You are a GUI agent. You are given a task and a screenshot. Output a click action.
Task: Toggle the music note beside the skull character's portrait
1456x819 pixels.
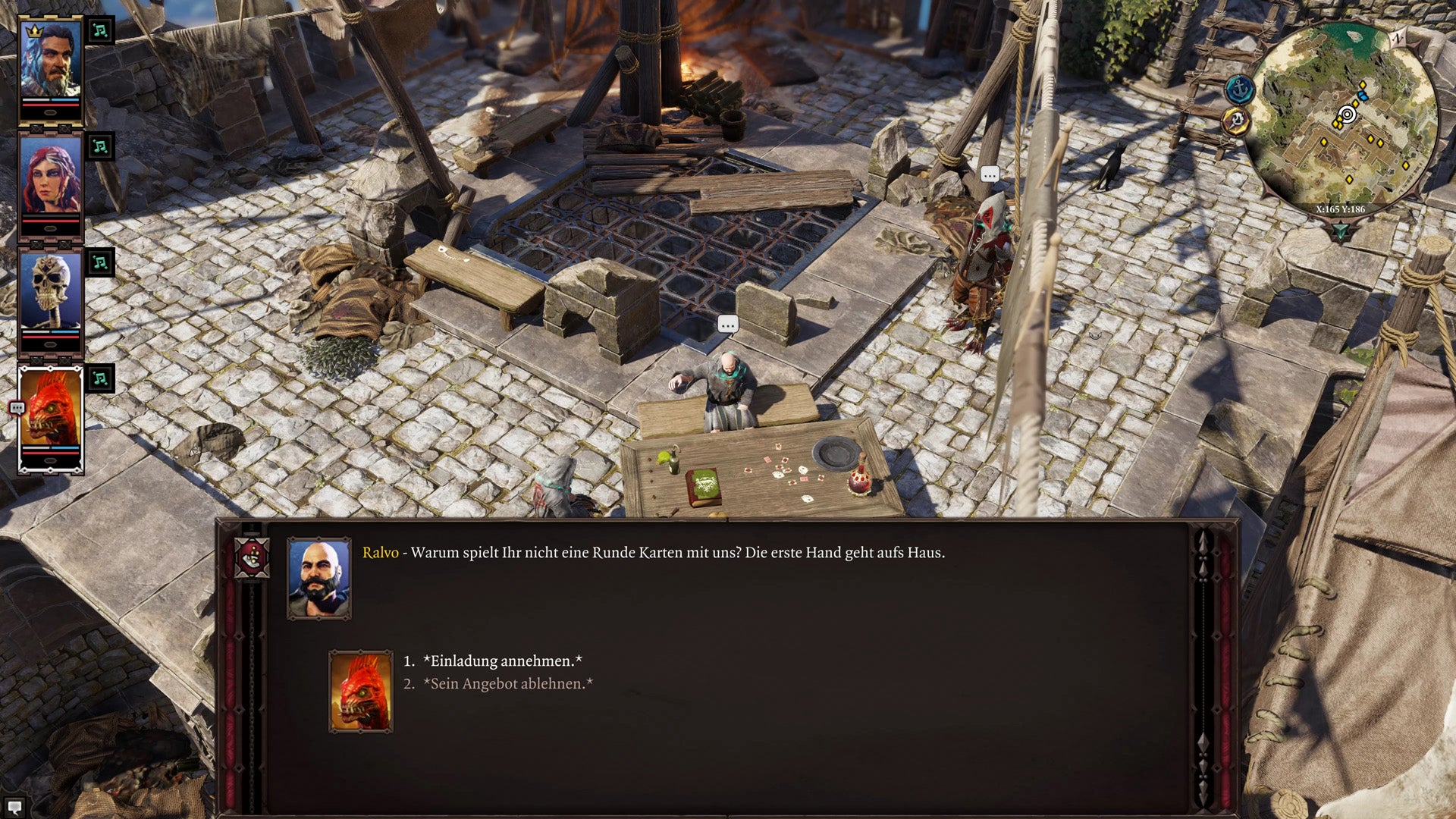click(x=102, y=261)
